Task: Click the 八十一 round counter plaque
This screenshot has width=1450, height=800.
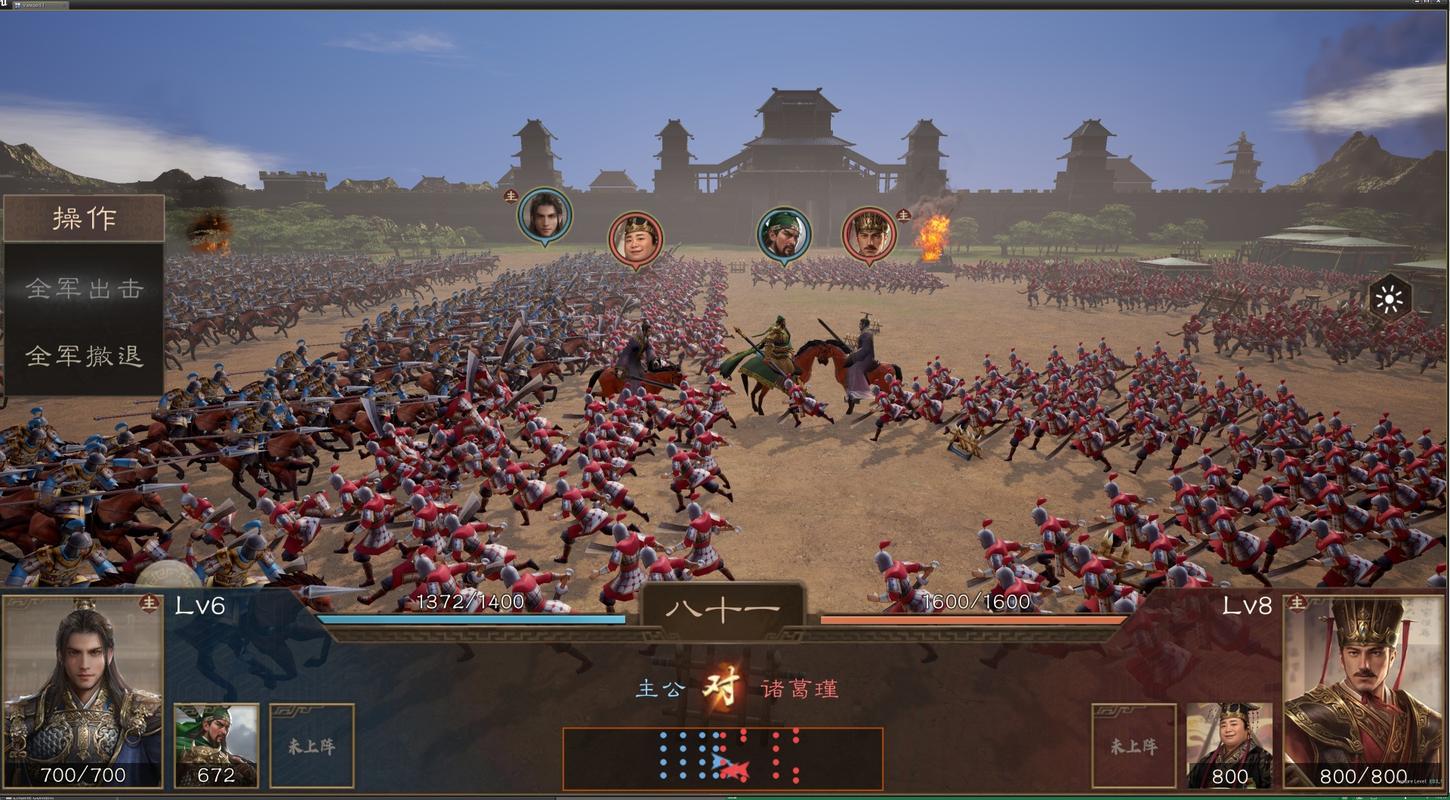Action: pos(723,608)
